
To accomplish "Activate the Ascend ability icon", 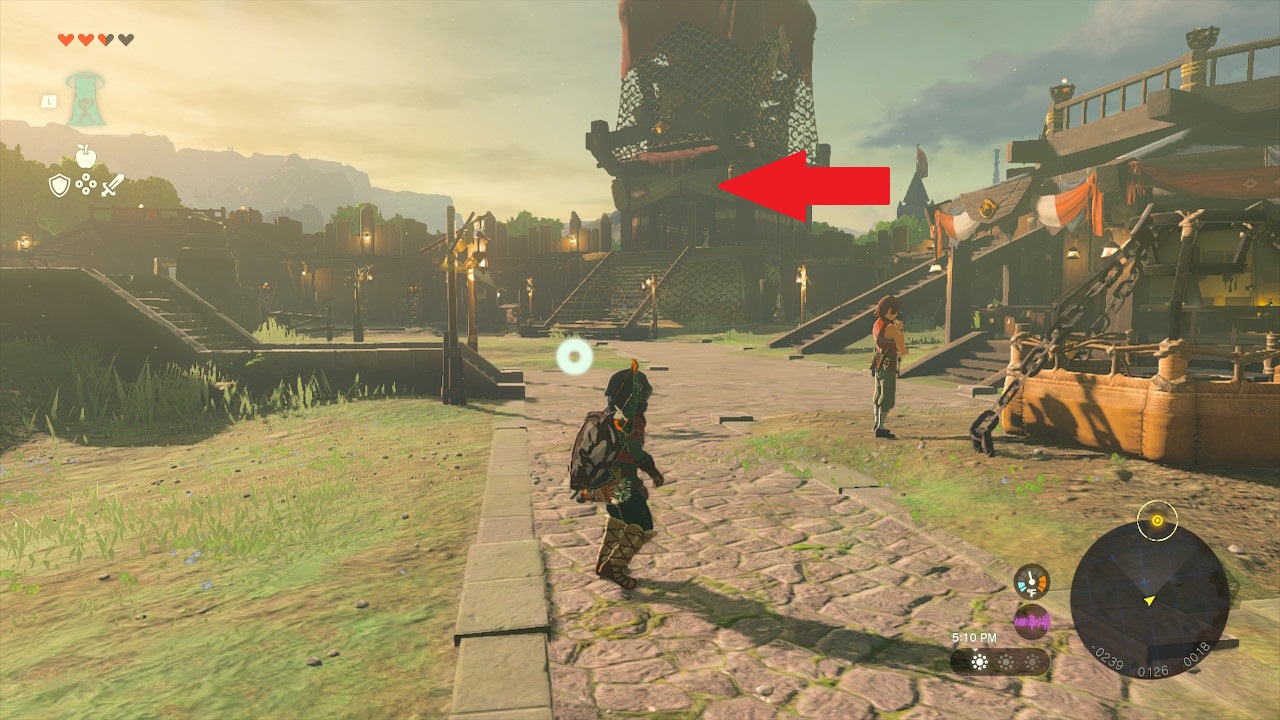I will tap(86, 100).
